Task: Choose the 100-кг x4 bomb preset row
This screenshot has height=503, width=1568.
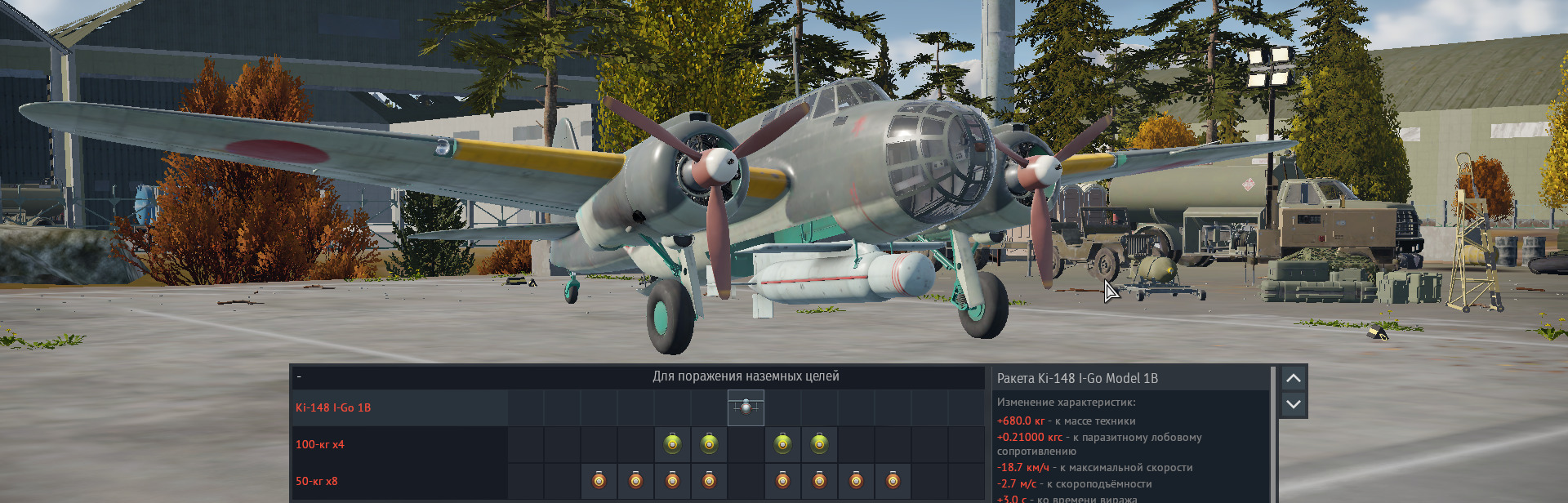Action: (320, 444)
